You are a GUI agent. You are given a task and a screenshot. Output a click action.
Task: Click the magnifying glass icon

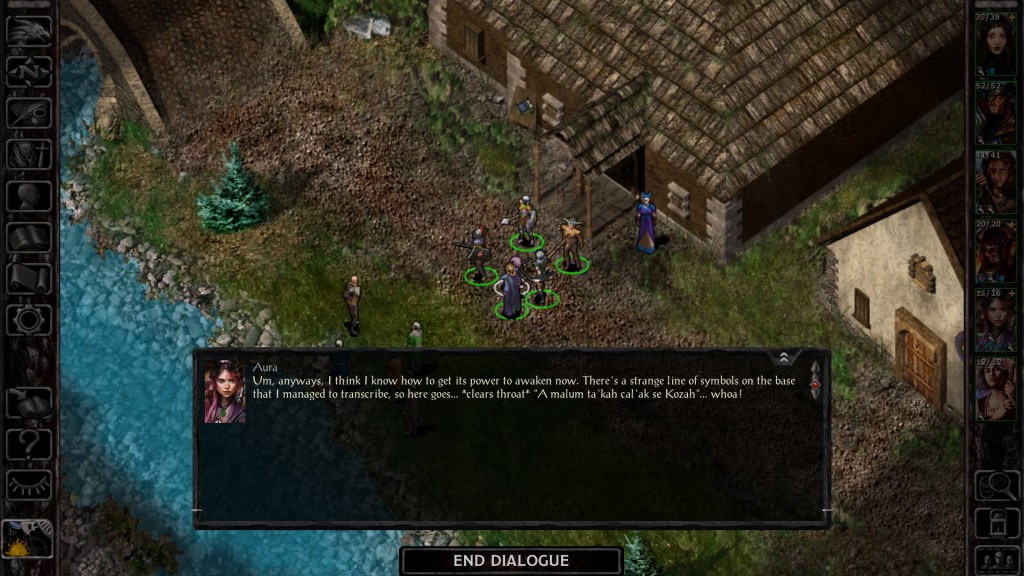995,486
